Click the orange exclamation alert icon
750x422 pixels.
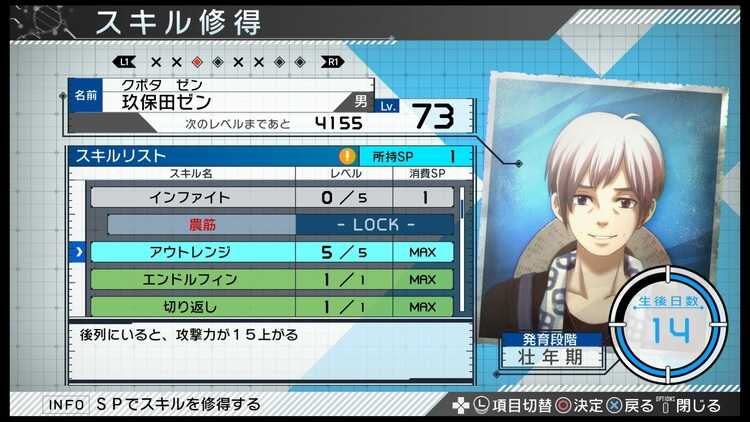347,156
